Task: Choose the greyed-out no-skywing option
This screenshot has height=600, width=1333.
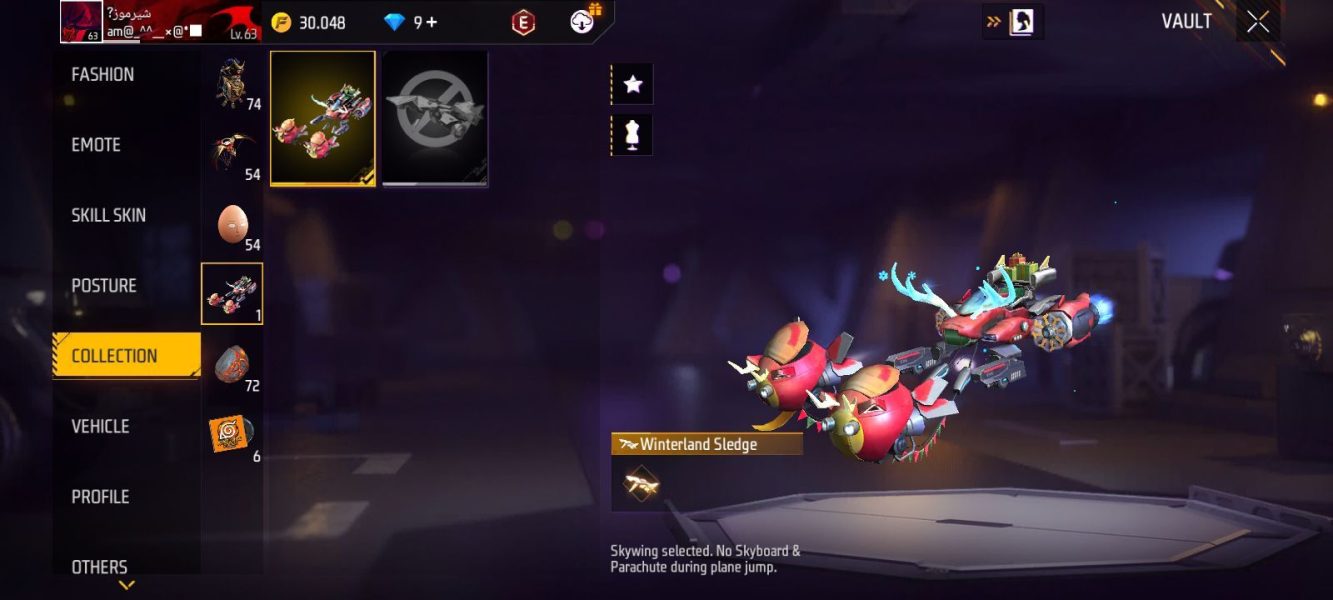Action: 435,118
